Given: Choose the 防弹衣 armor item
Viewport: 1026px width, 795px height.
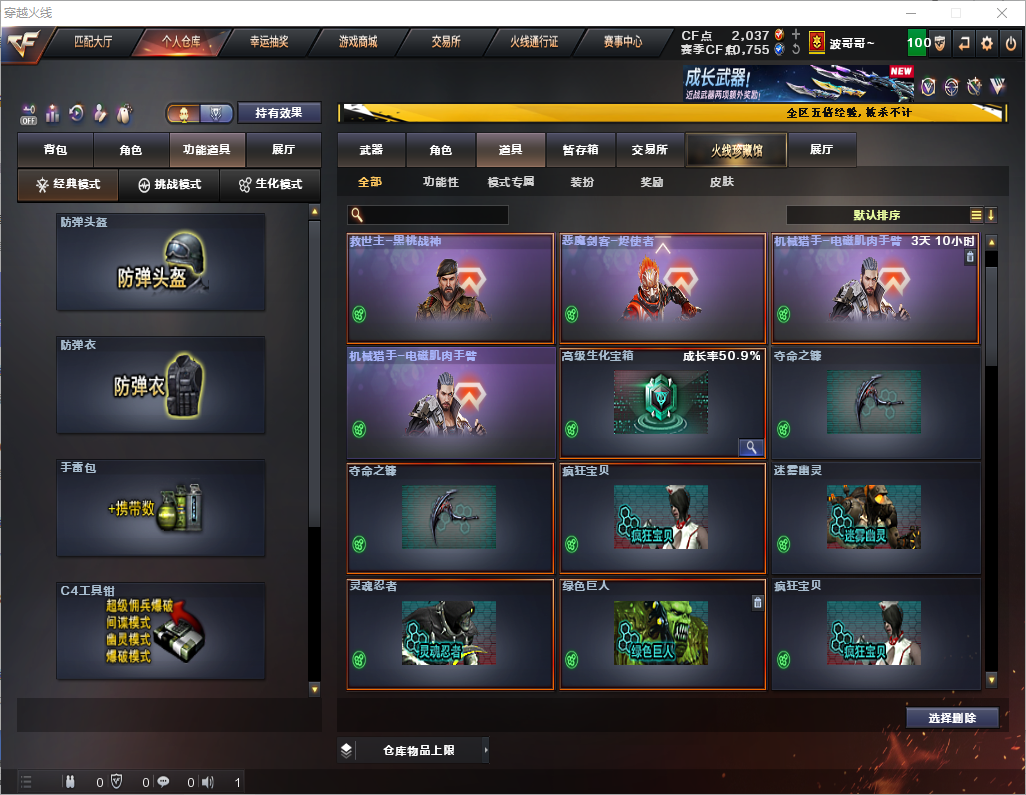Looking at the screenshot, I should pos(161,385).
